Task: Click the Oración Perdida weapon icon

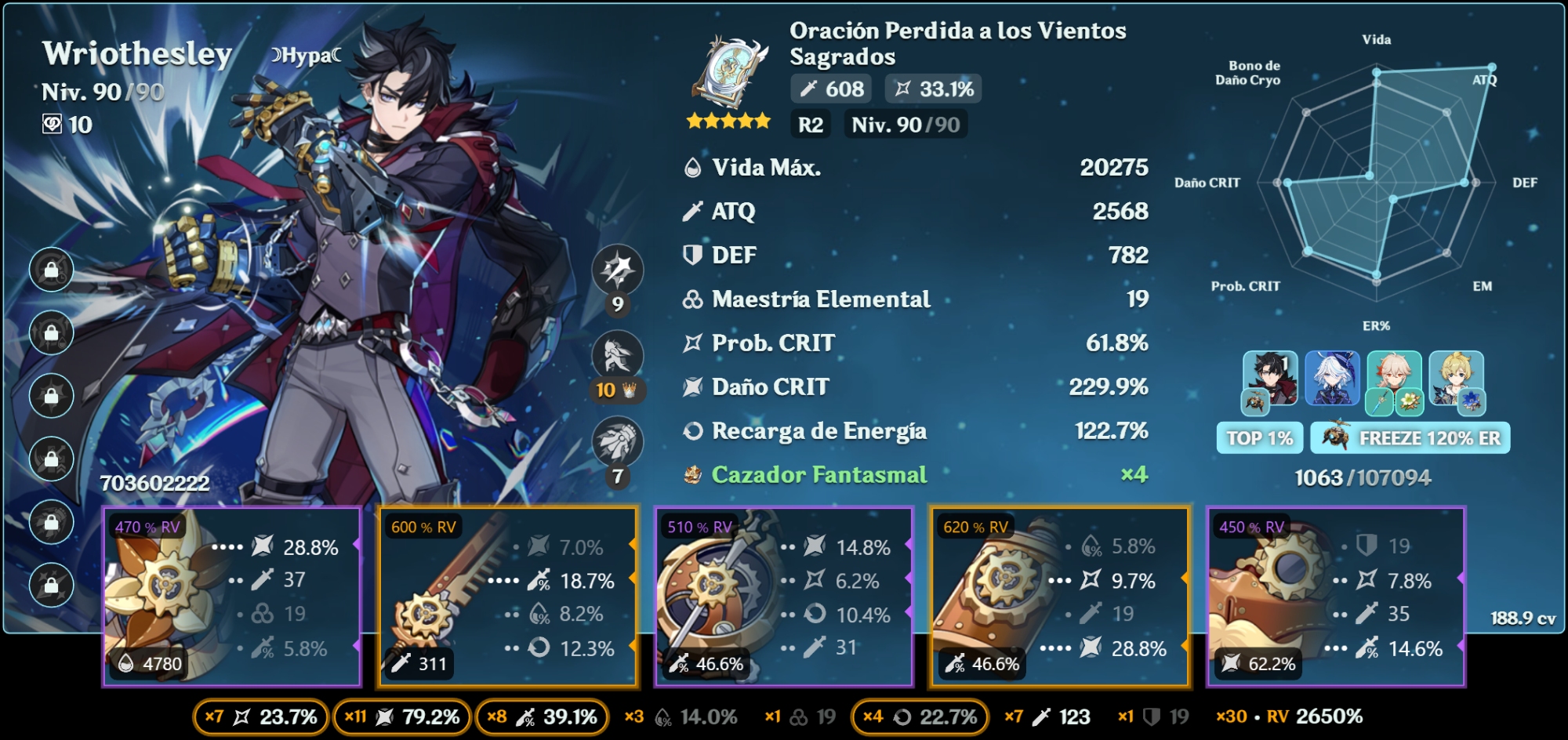Action: [x=729, y=71]
